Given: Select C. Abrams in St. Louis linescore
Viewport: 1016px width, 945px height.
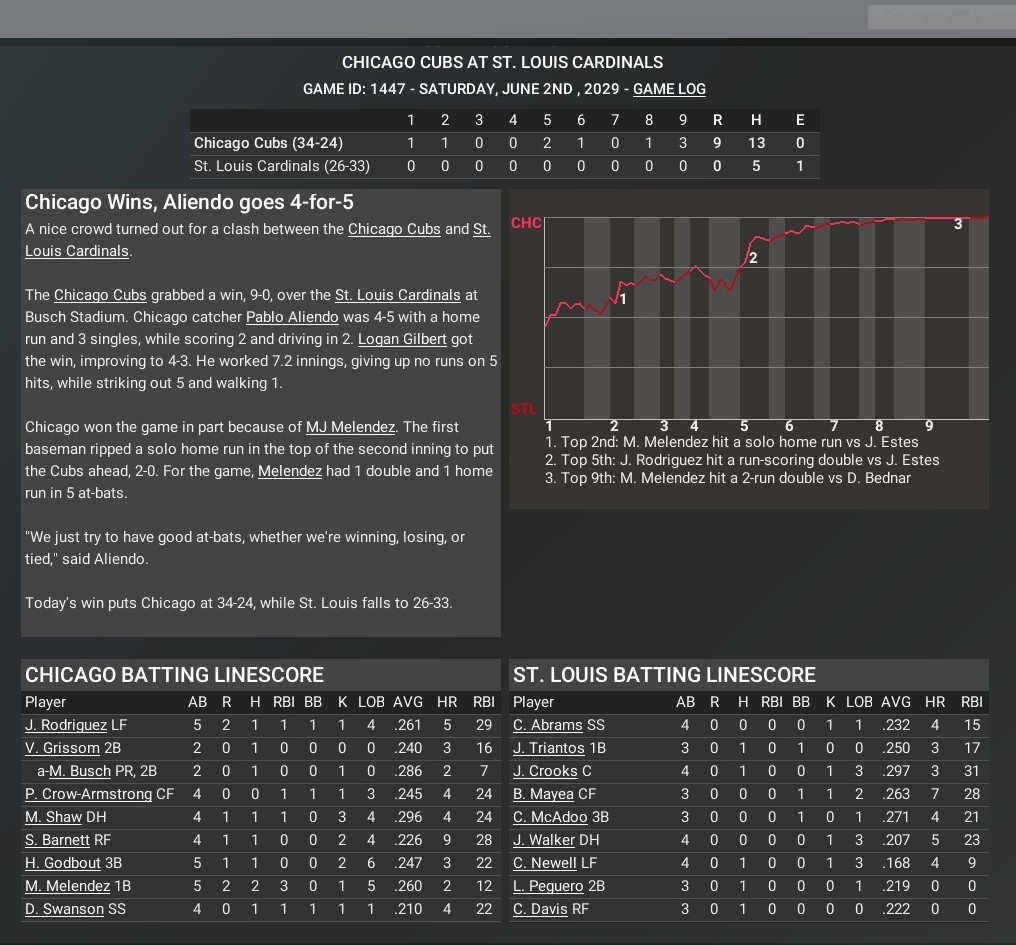Looking at the screenshot, I should coord(547,725).
